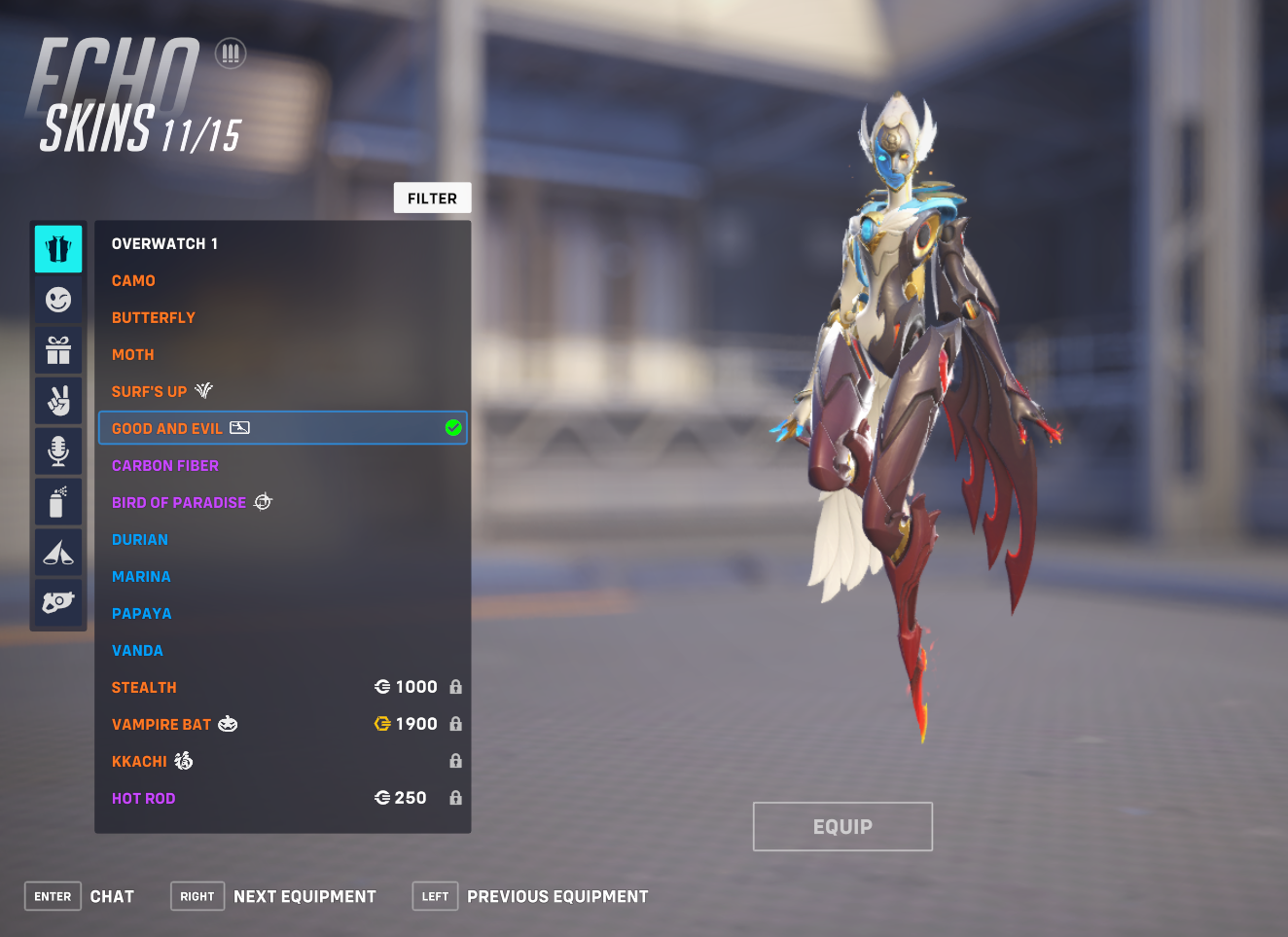Select the Sprays spray-can icon
The height and width of the screenshot is (937, 1288).
pyautogui.click(x=57, y=501)
